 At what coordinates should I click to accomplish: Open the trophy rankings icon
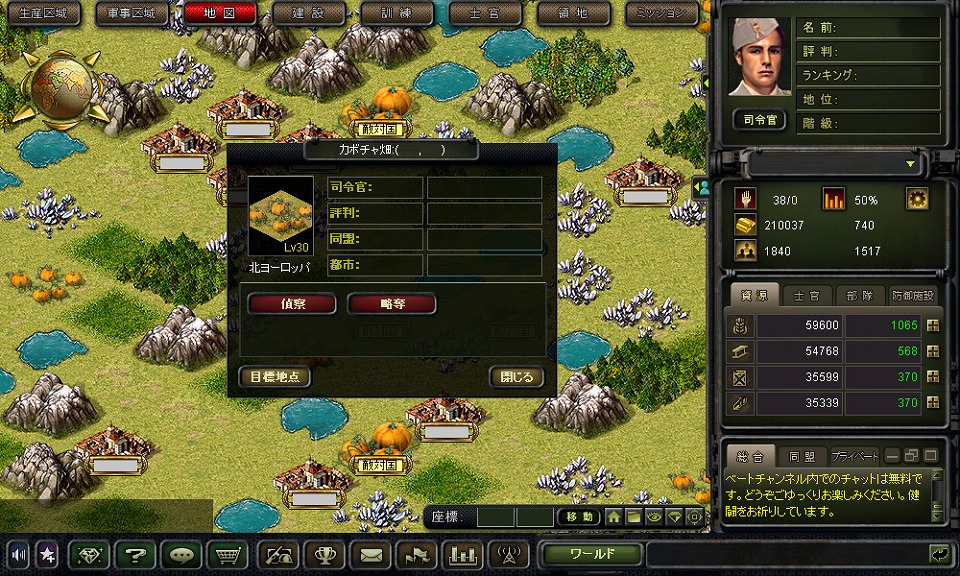point(324,554)
